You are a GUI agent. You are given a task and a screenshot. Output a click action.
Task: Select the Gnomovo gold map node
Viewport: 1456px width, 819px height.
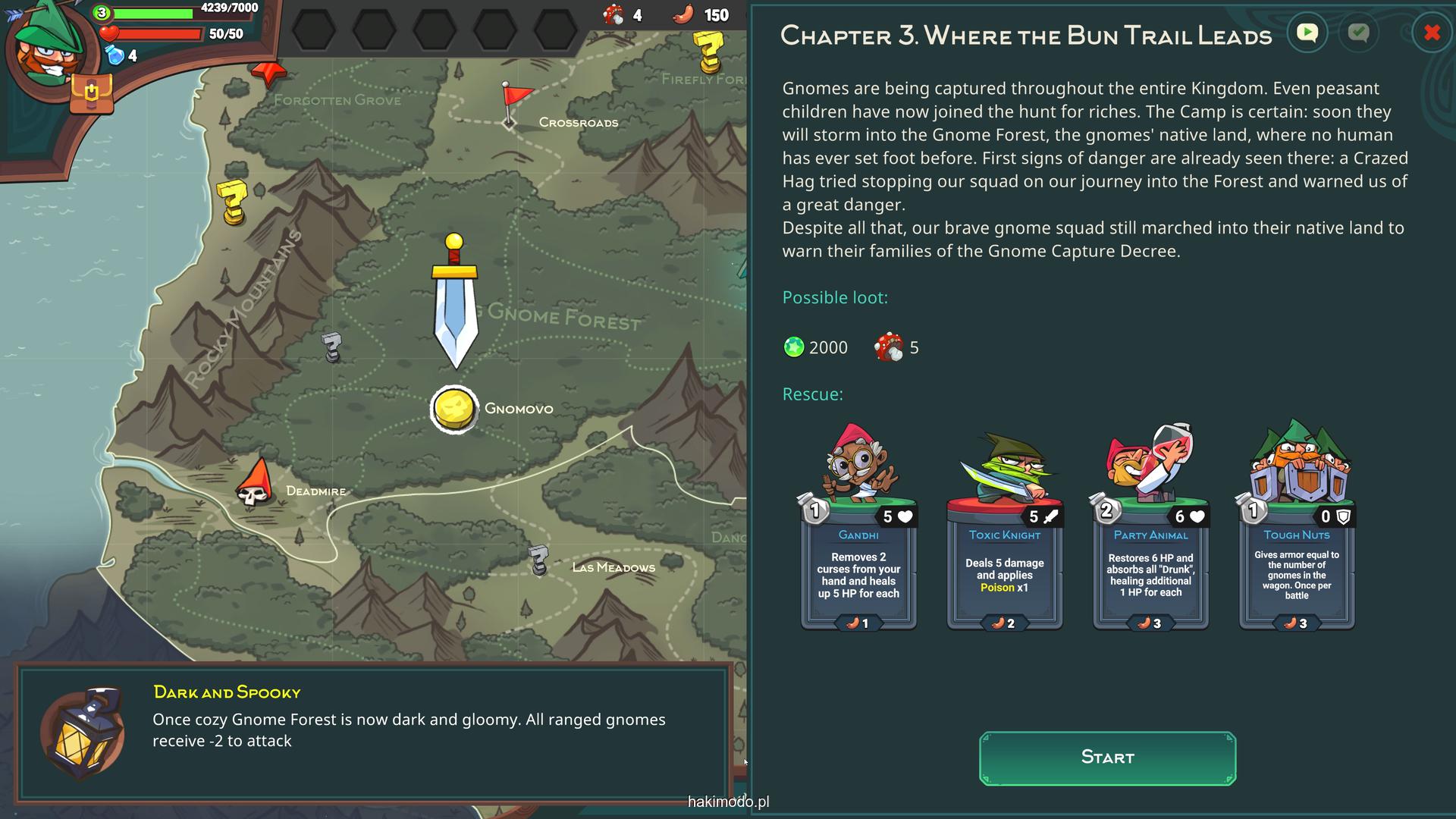[454, 409]
